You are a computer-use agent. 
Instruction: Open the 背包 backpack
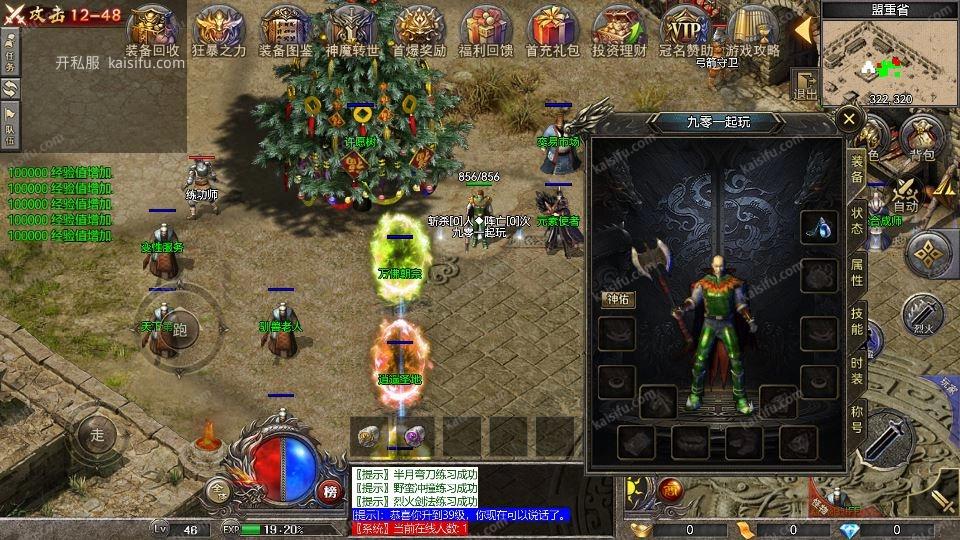921,137
